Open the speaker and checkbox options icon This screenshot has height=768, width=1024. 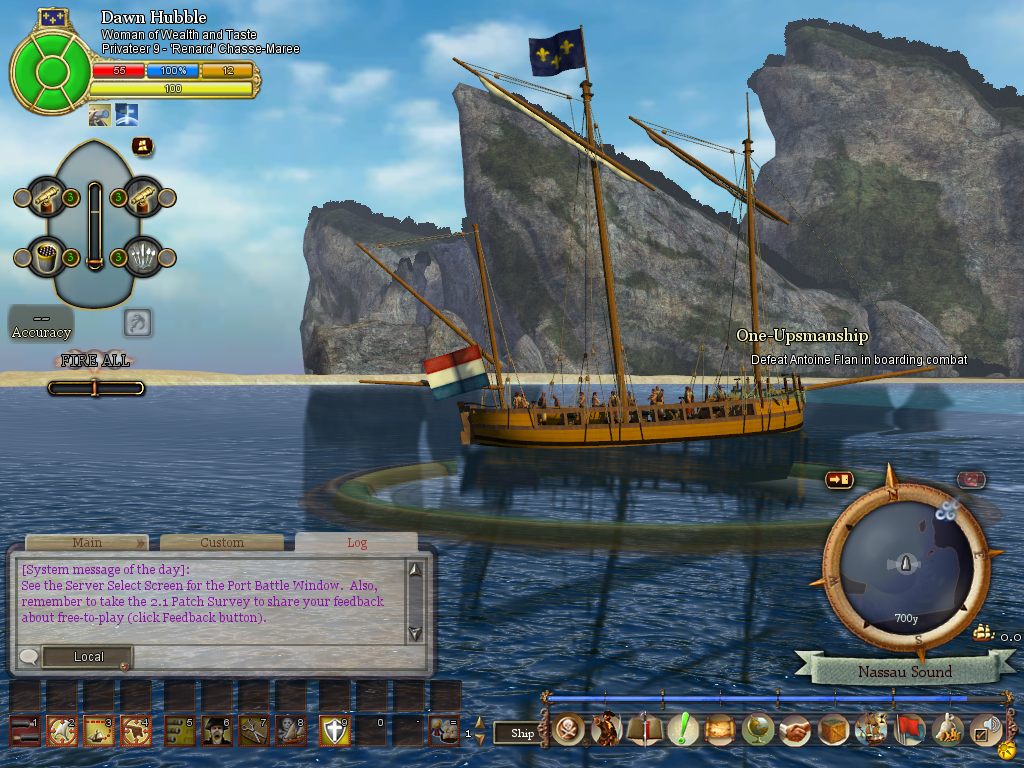pyautogui.click(x=986, y=730)
